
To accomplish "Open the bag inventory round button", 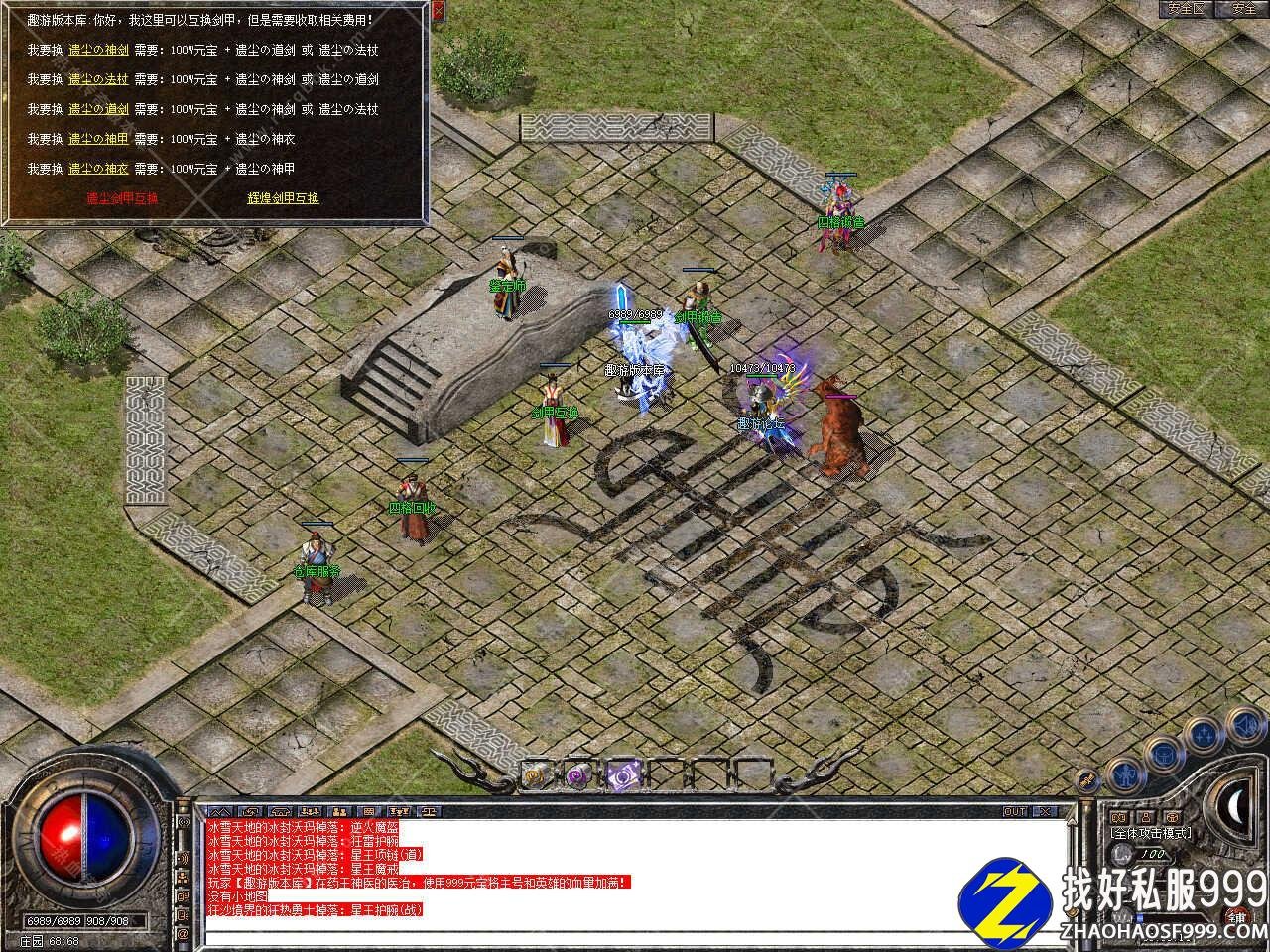I will 1162,753.
